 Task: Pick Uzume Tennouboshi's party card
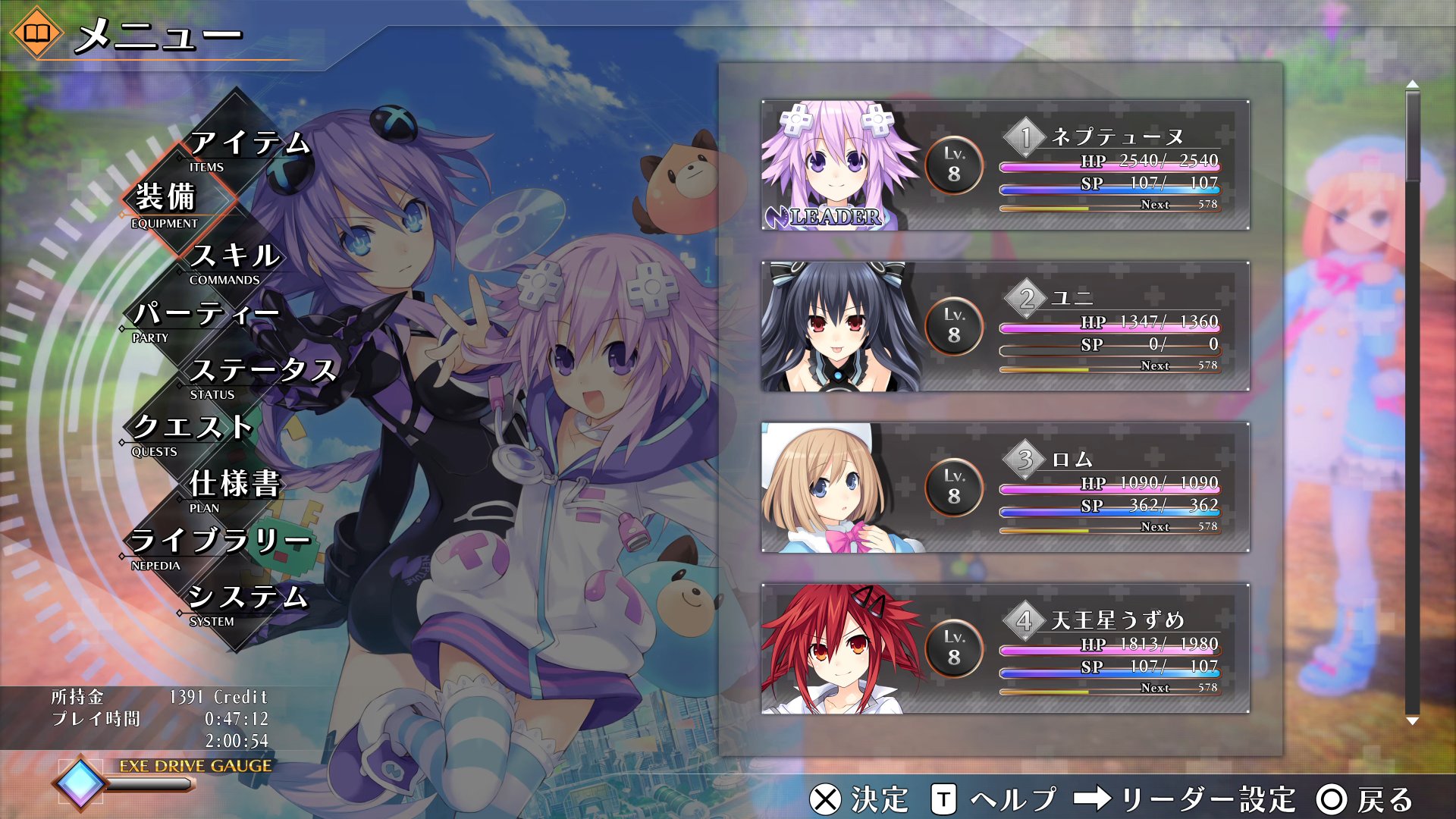pos(1005,649)
